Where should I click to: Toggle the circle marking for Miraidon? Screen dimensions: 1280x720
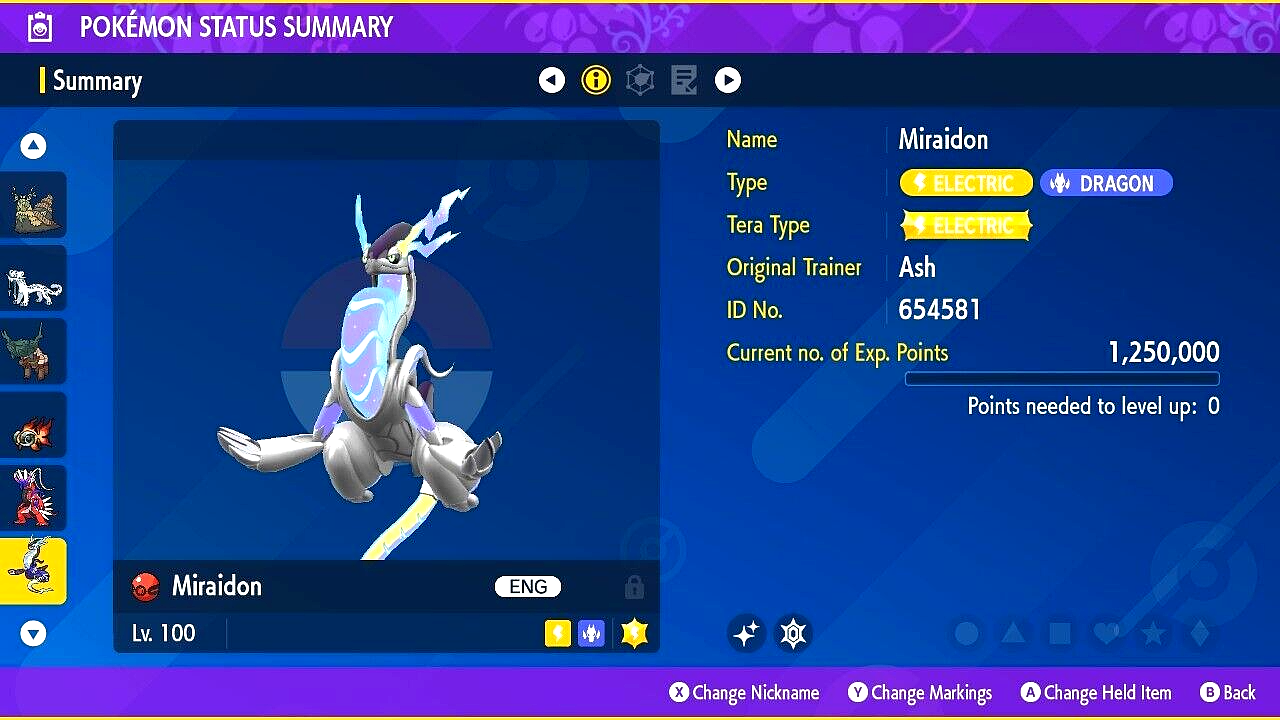point(966,633)
